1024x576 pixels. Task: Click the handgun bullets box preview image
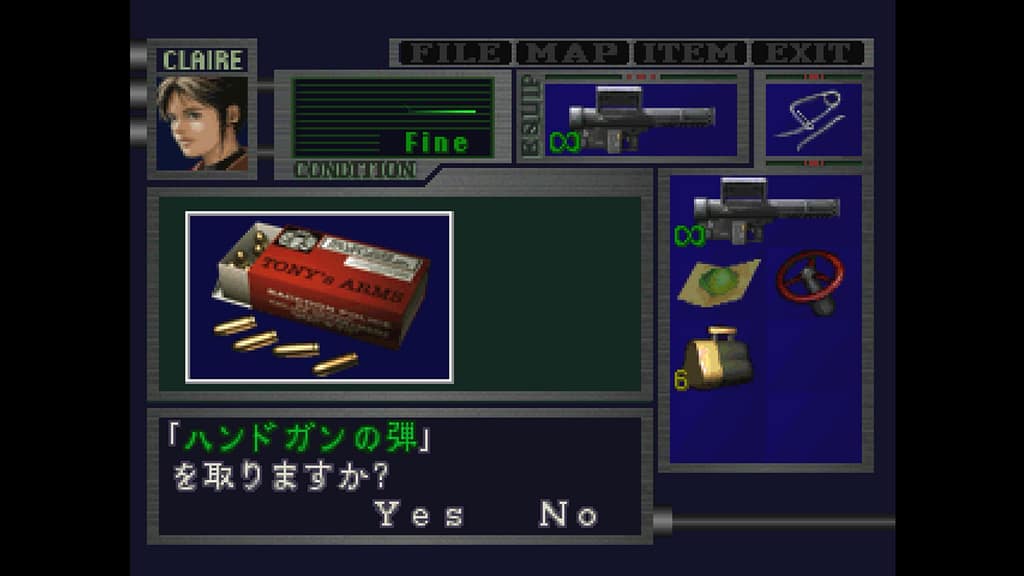click(319, 296)
